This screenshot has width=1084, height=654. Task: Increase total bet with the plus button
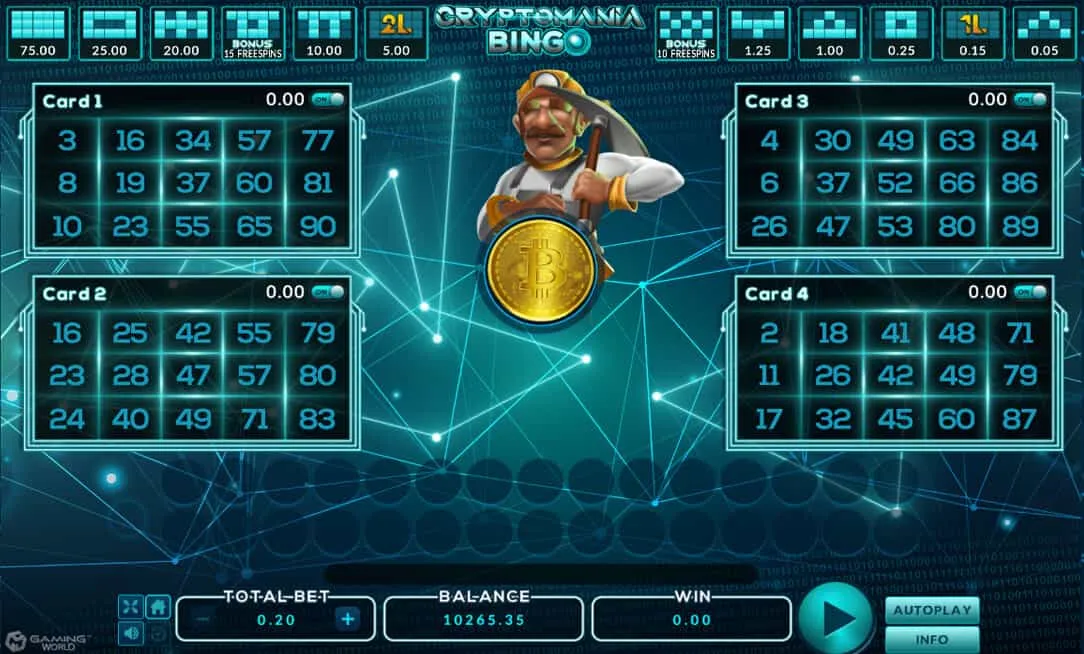(347, 619)
